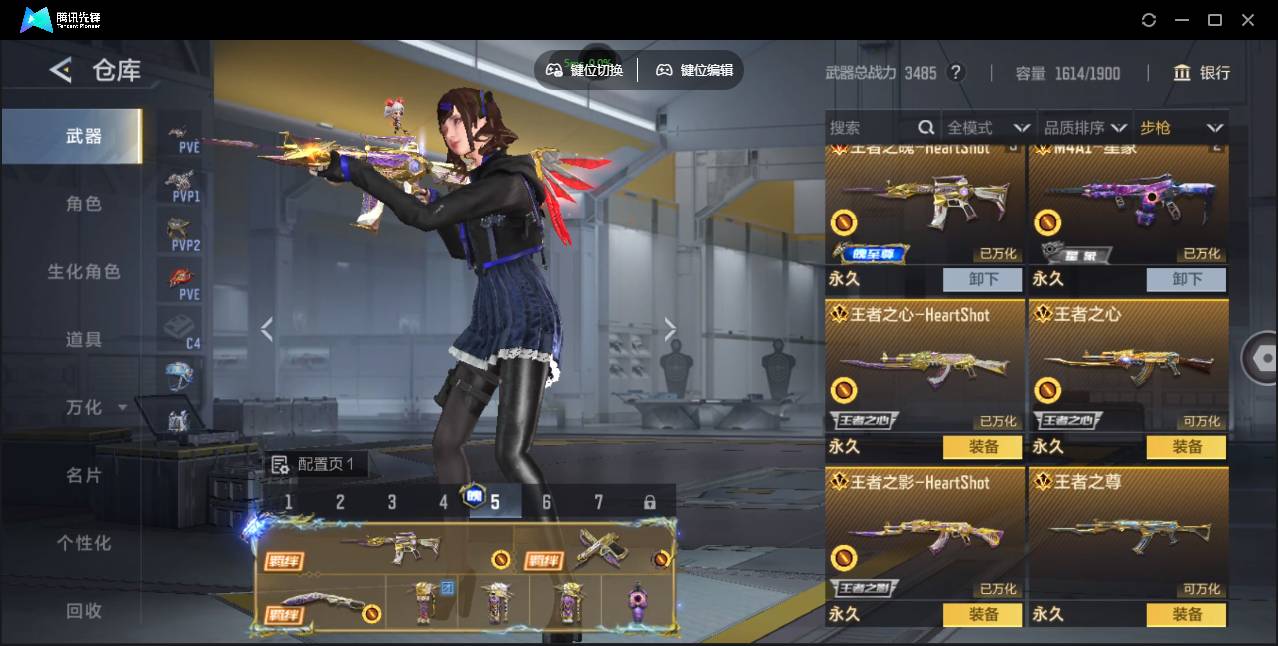
Task: Open the 键位编辑 key editor
Action: [694, 70]
